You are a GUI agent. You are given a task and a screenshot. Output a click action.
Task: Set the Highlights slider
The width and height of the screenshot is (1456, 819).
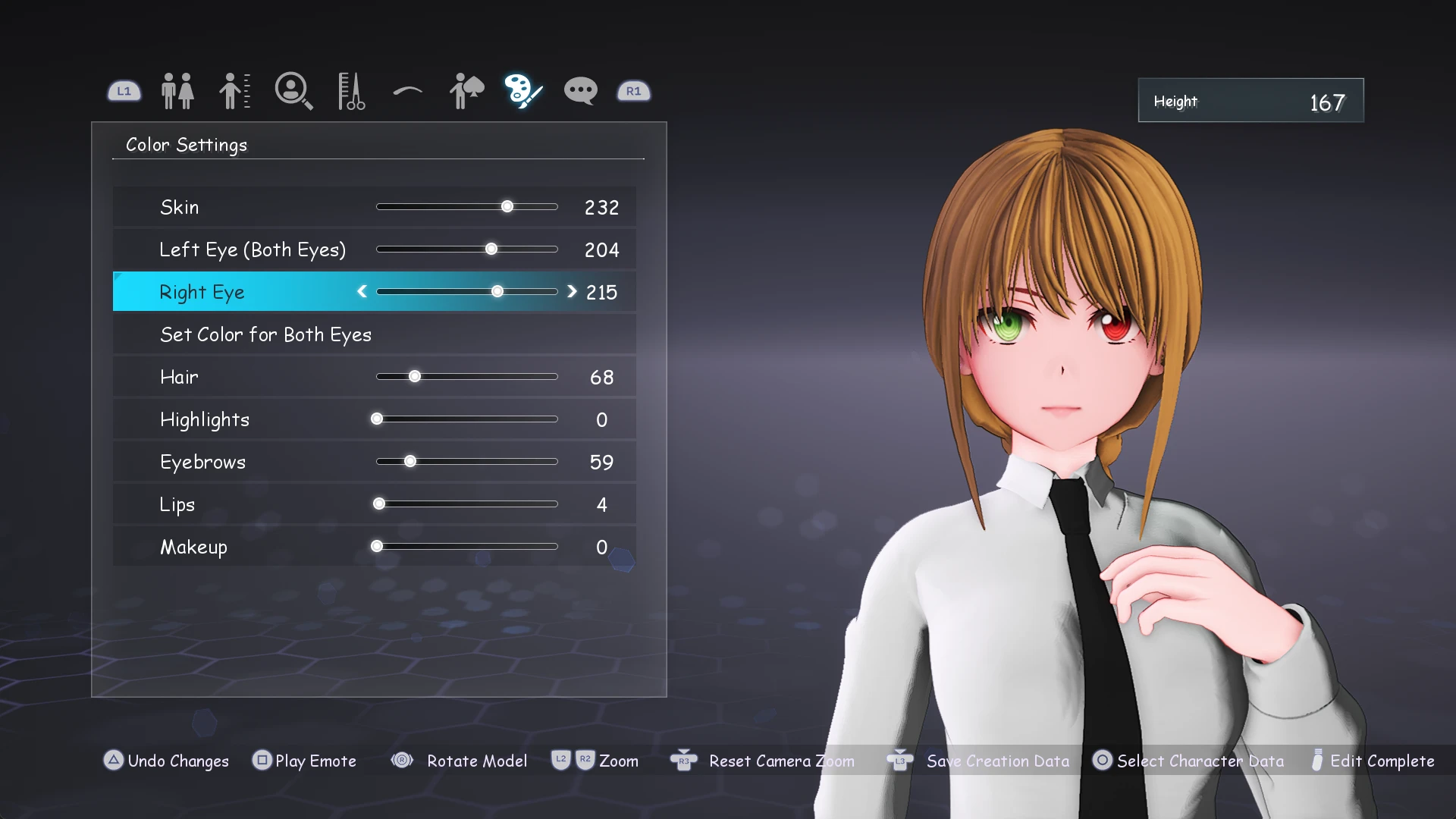[377, 419]
